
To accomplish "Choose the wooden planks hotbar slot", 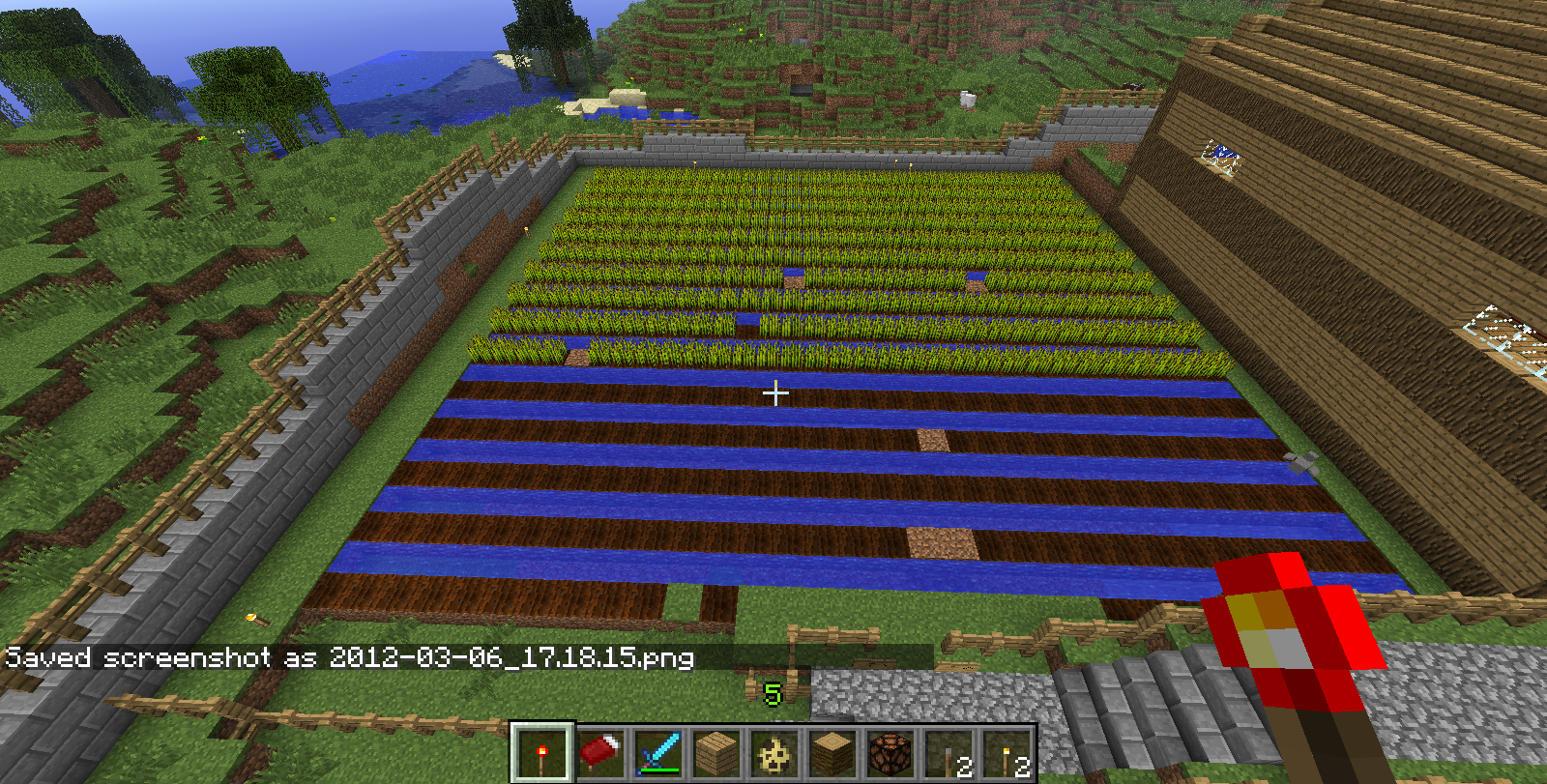I will (716, 753).
